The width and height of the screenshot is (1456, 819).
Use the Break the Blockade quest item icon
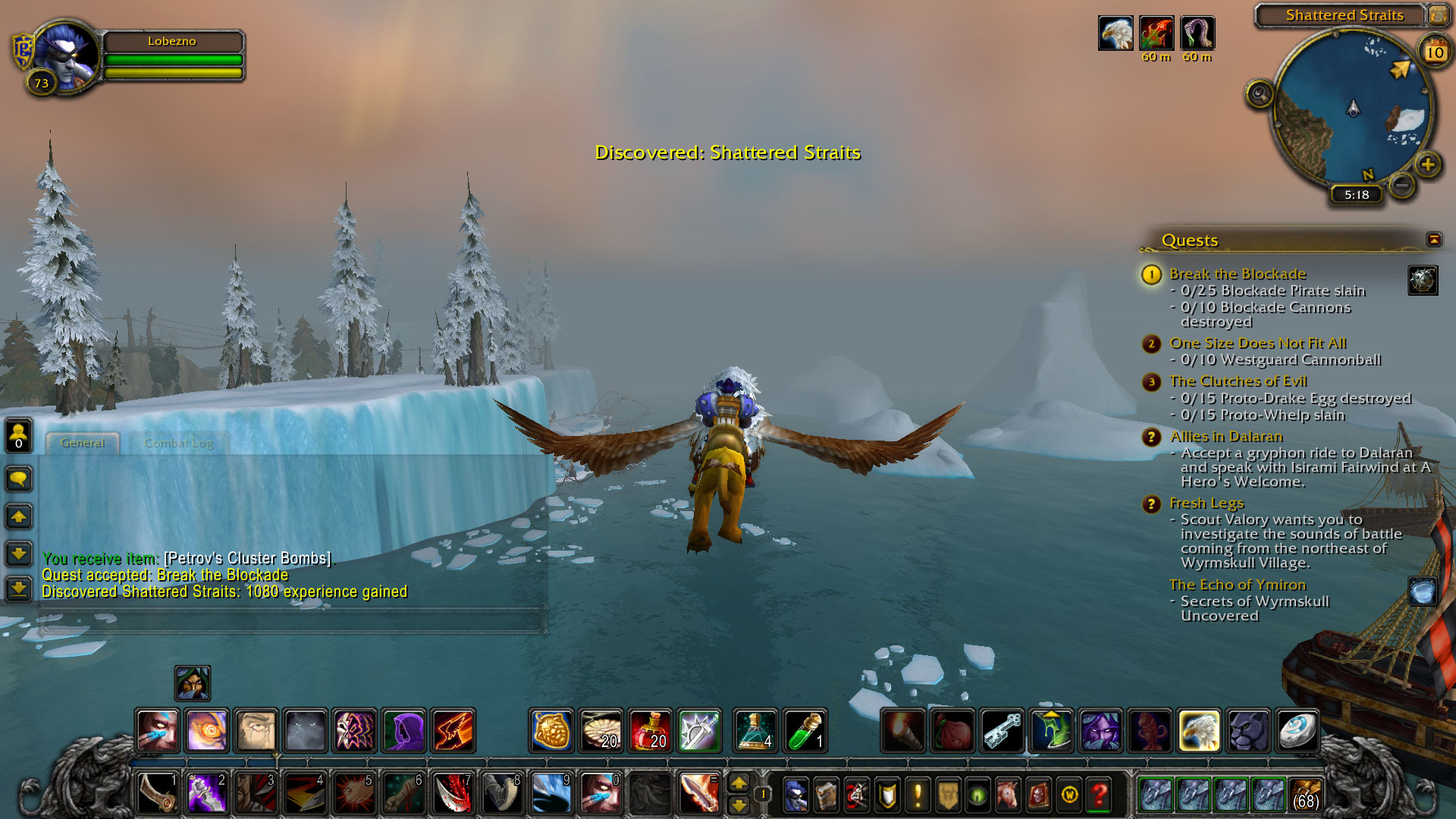point(1423,280)
